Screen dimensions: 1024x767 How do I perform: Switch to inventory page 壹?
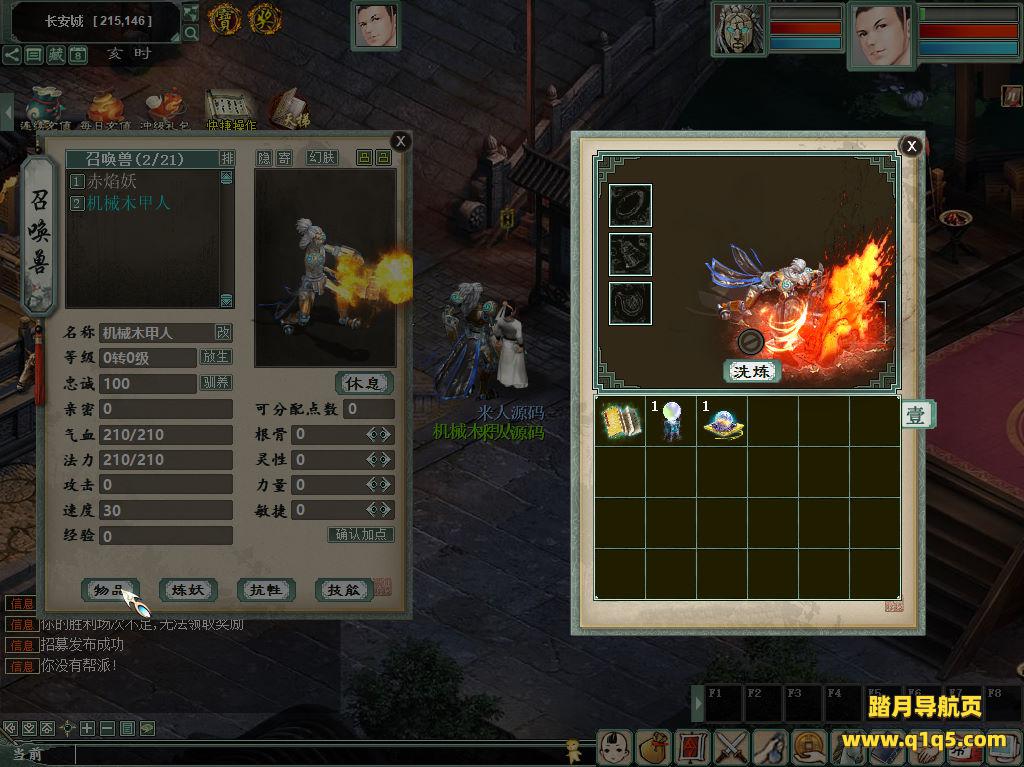pos(917,415)
